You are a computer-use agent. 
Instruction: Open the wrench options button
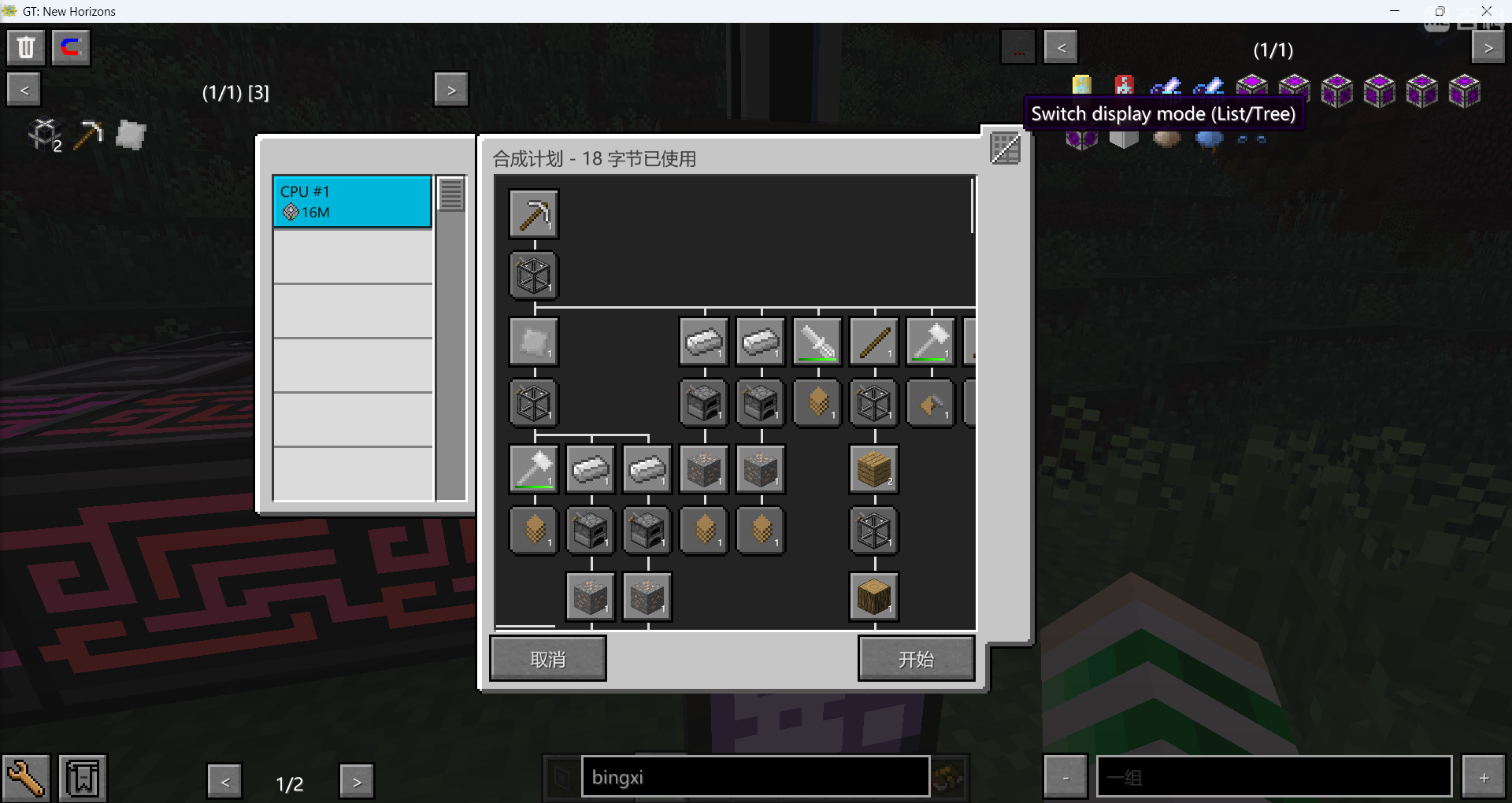[26, 779]
